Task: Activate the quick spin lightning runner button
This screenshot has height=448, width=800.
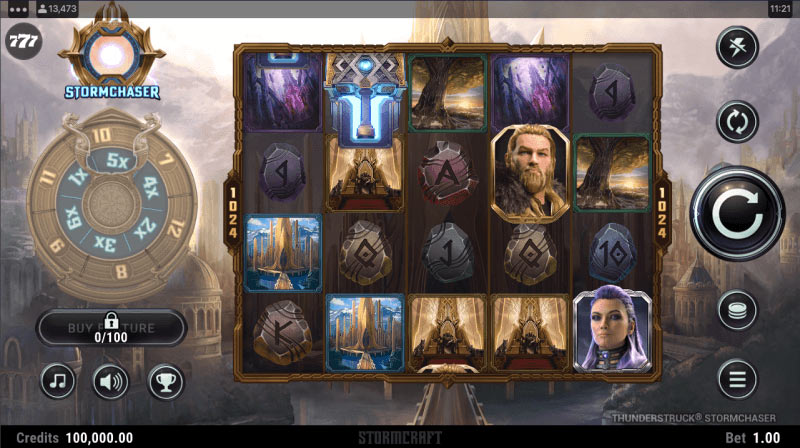Action: click(x=738, y=46)
